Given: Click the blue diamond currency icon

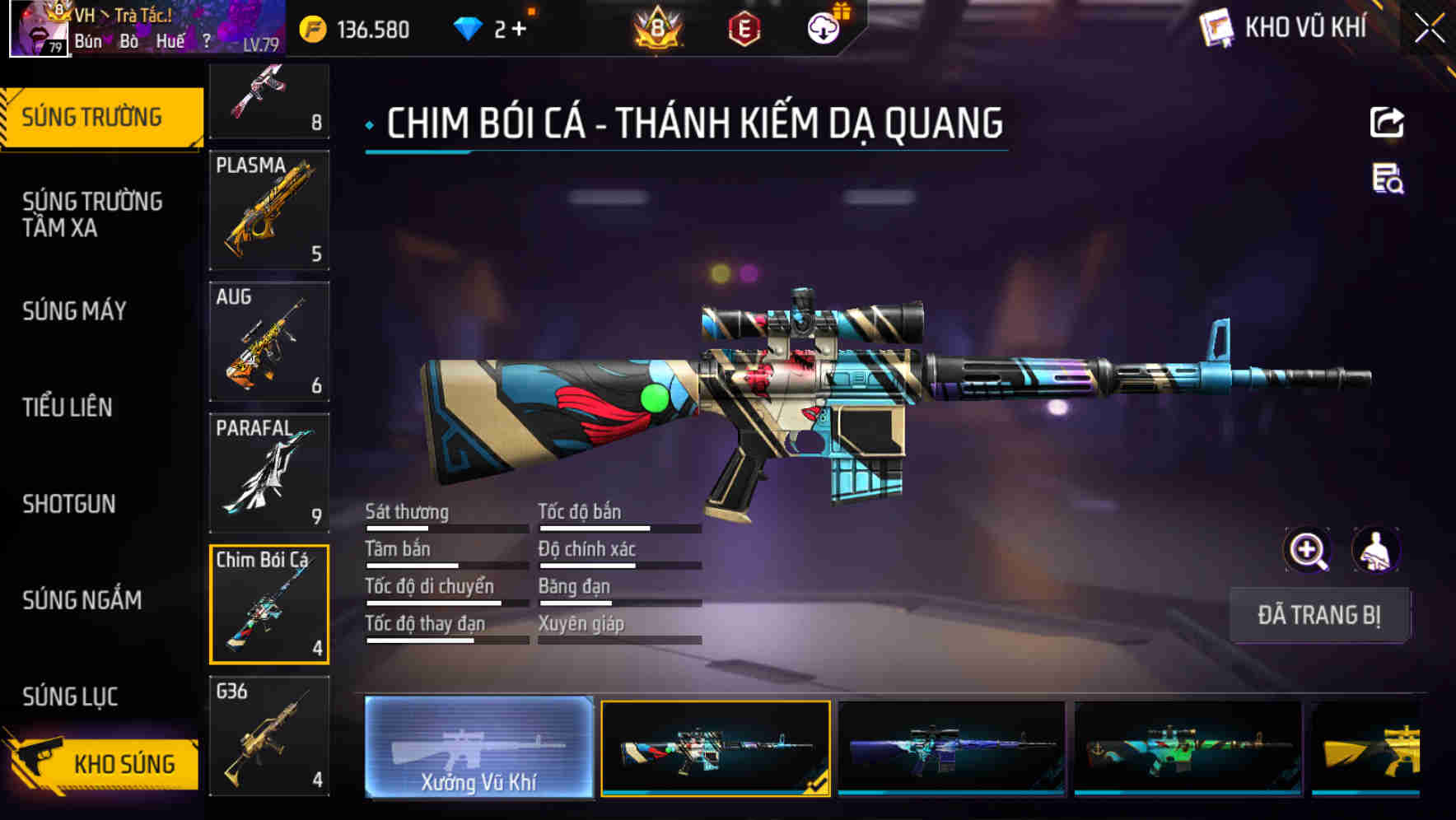Looking at the screenshot, I should pyautogui.click(x=466, y=27).
